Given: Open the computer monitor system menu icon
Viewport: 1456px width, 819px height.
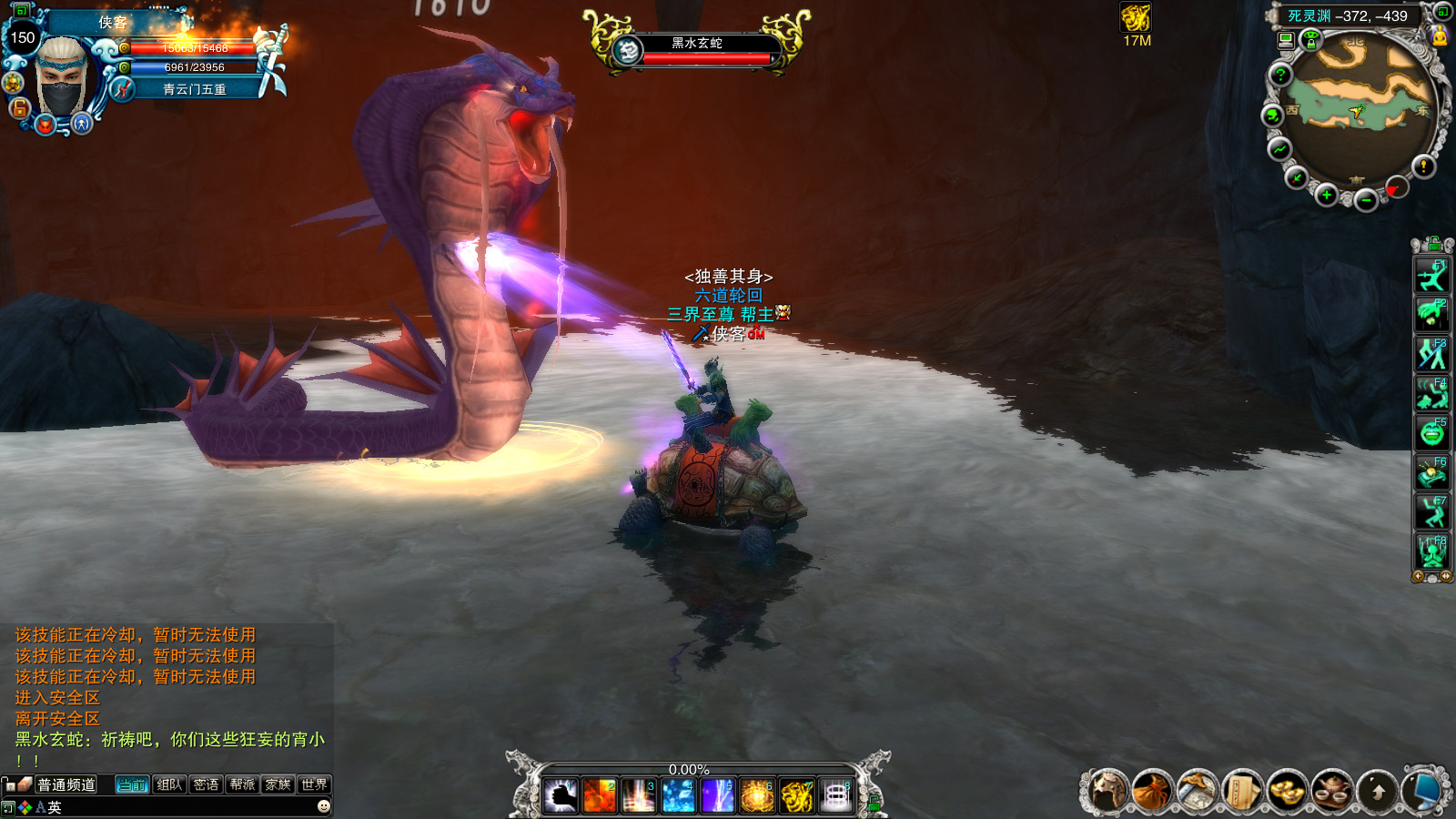Looking at the screenshot, I should 1421,791.
